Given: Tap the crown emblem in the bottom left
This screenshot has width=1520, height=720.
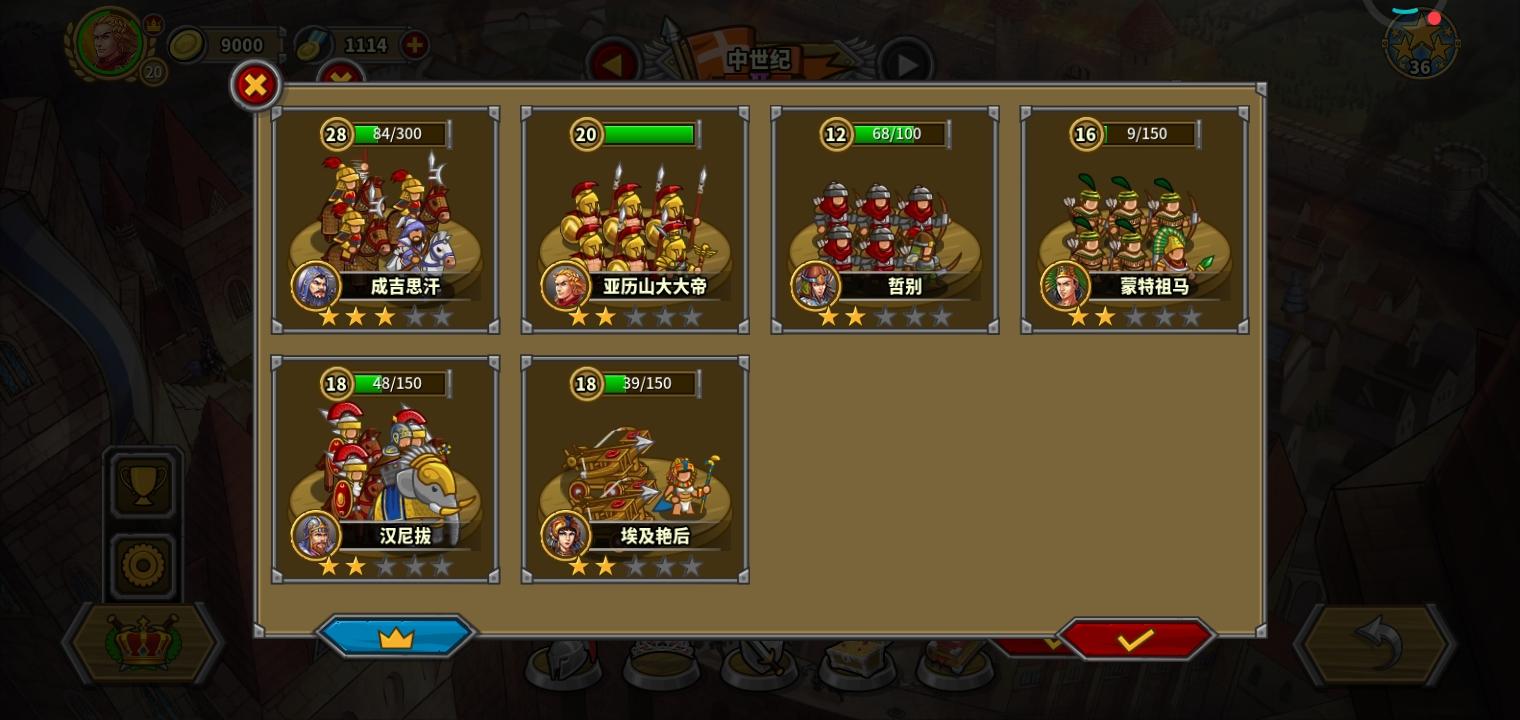Looking at the screenshot, I should [x=142, y=645].
